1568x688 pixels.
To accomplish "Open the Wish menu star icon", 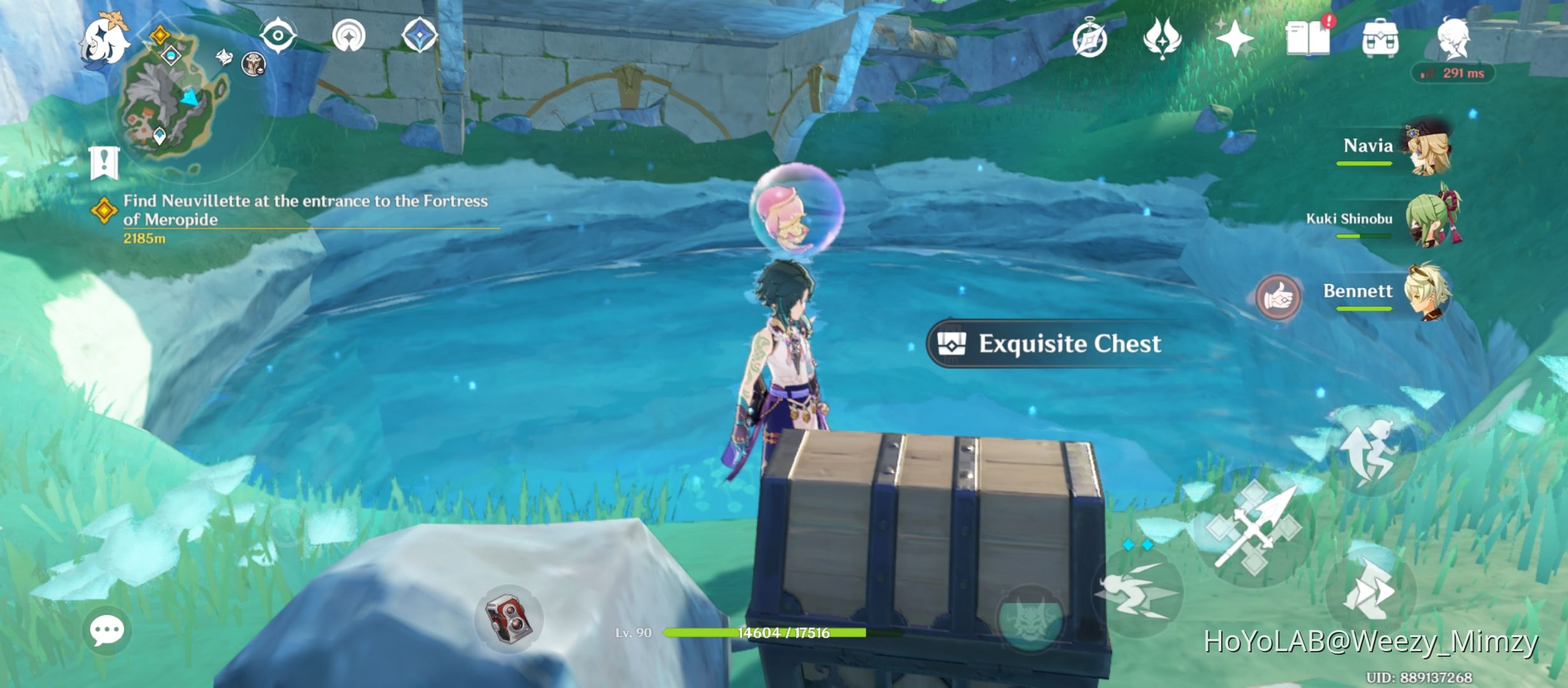I will (1235, 39).
